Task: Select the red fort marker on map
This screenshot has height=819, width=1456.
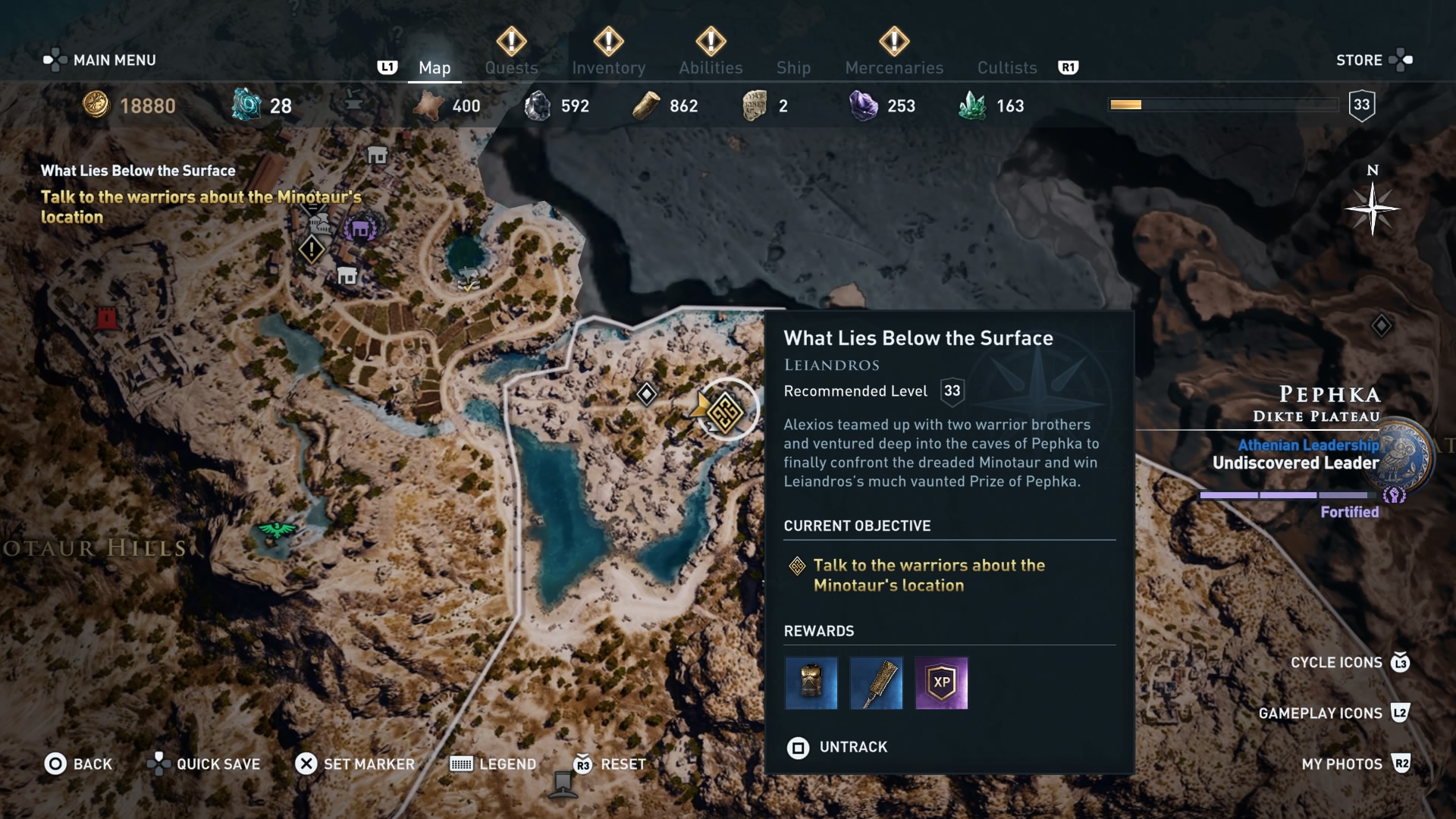Action: pos(107,318)
